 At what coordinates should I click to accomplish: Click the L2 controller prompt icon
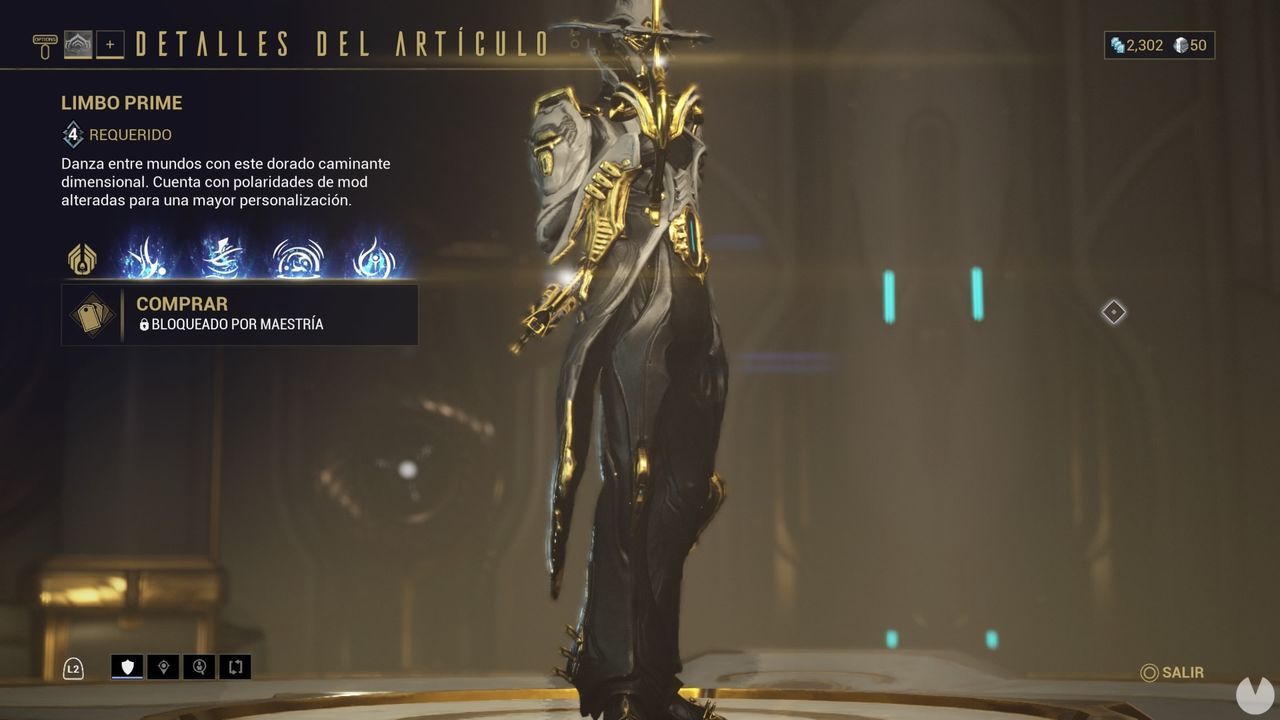tap(73, 667)
